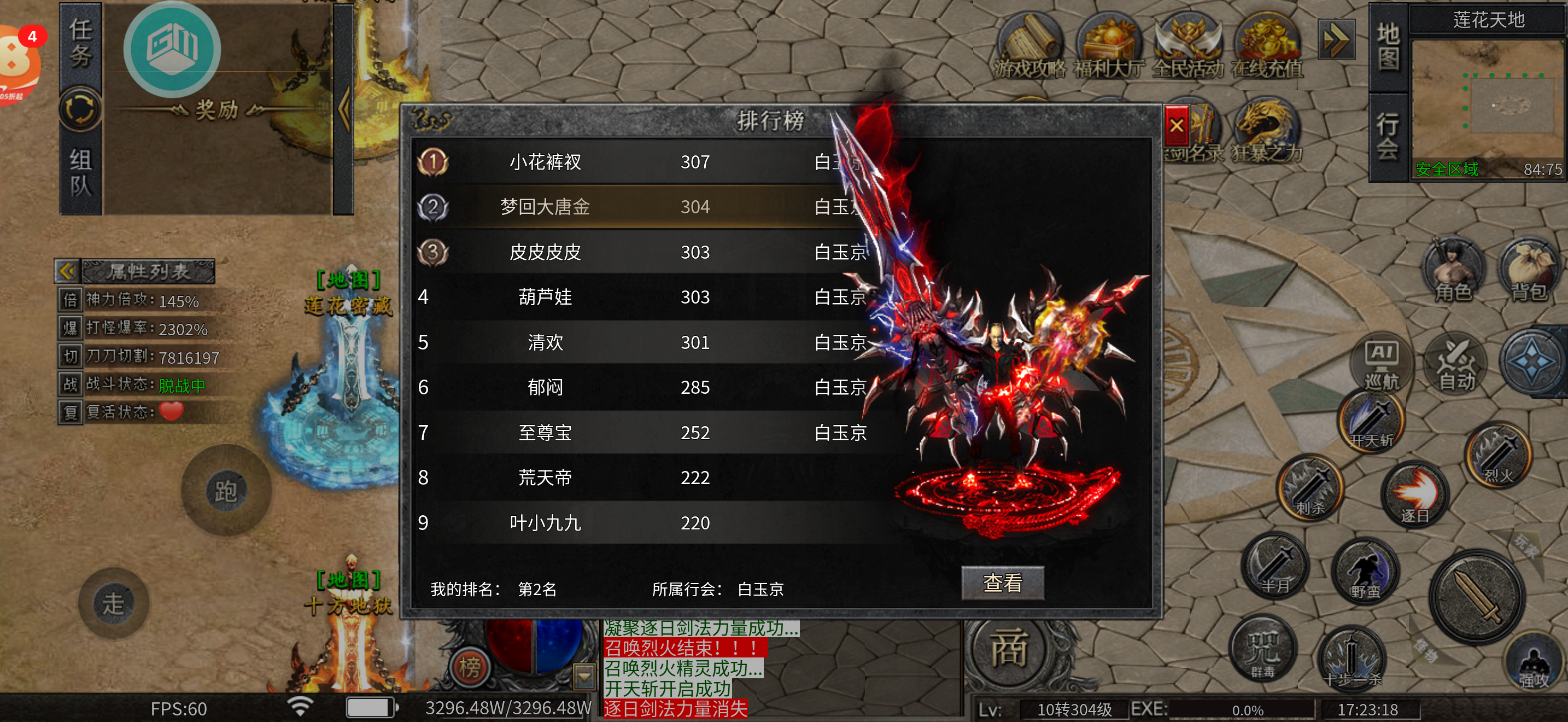Open the 背包 inventory bag
This screenshot has width=1568, height=722.
point(1529,270)
